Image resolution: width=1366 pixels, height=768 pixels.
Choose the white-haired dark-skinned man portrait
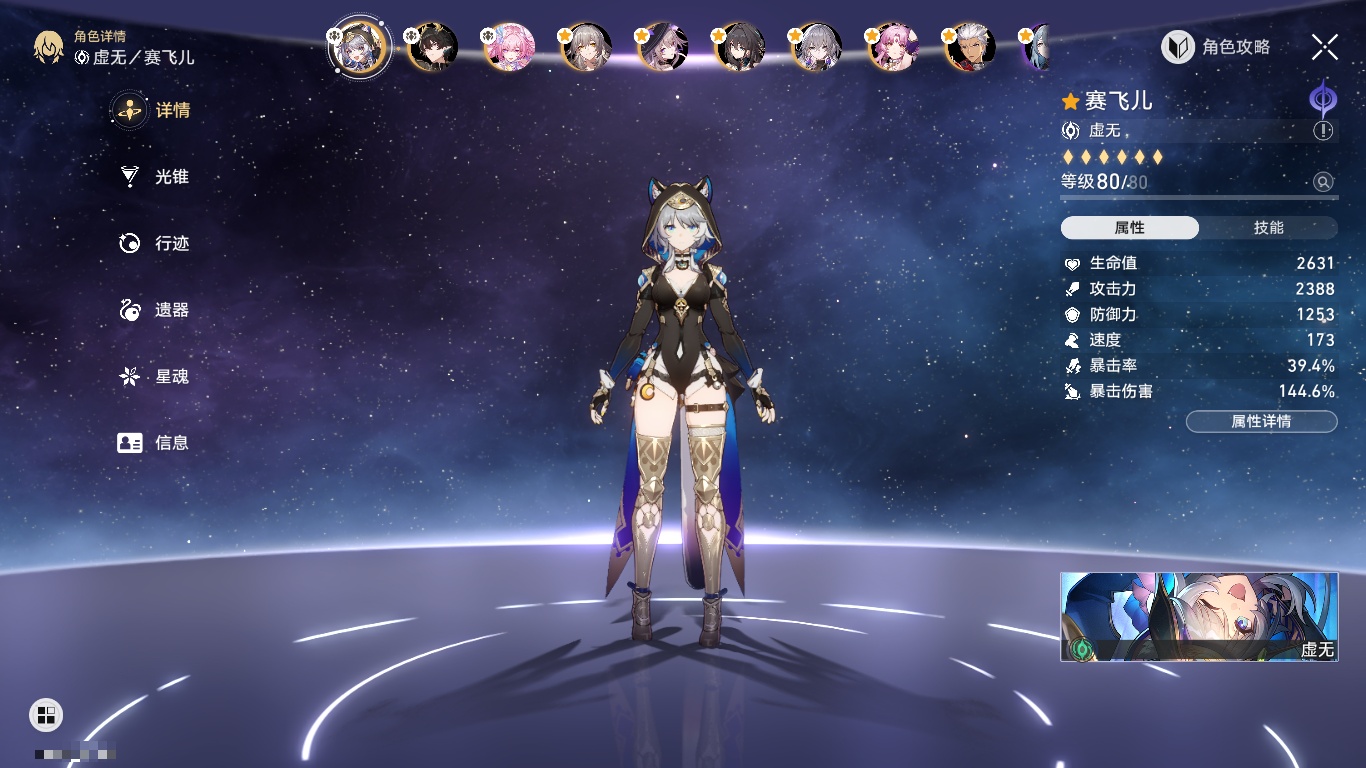(x=969, y=46)
